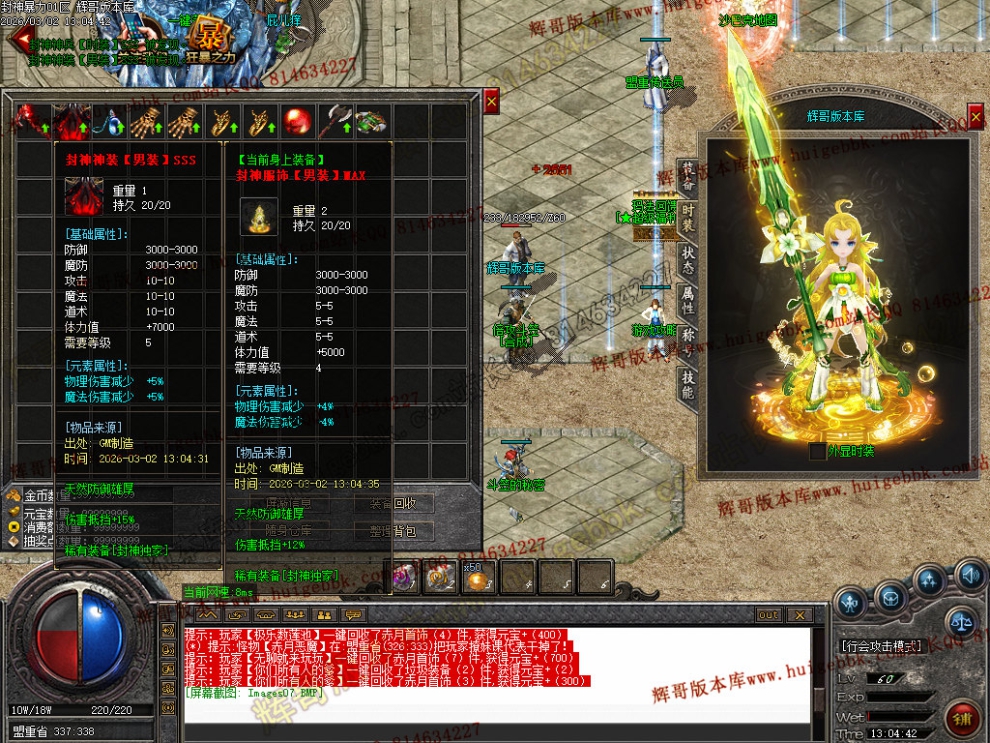Open the round red seal button

pos(962,718)
